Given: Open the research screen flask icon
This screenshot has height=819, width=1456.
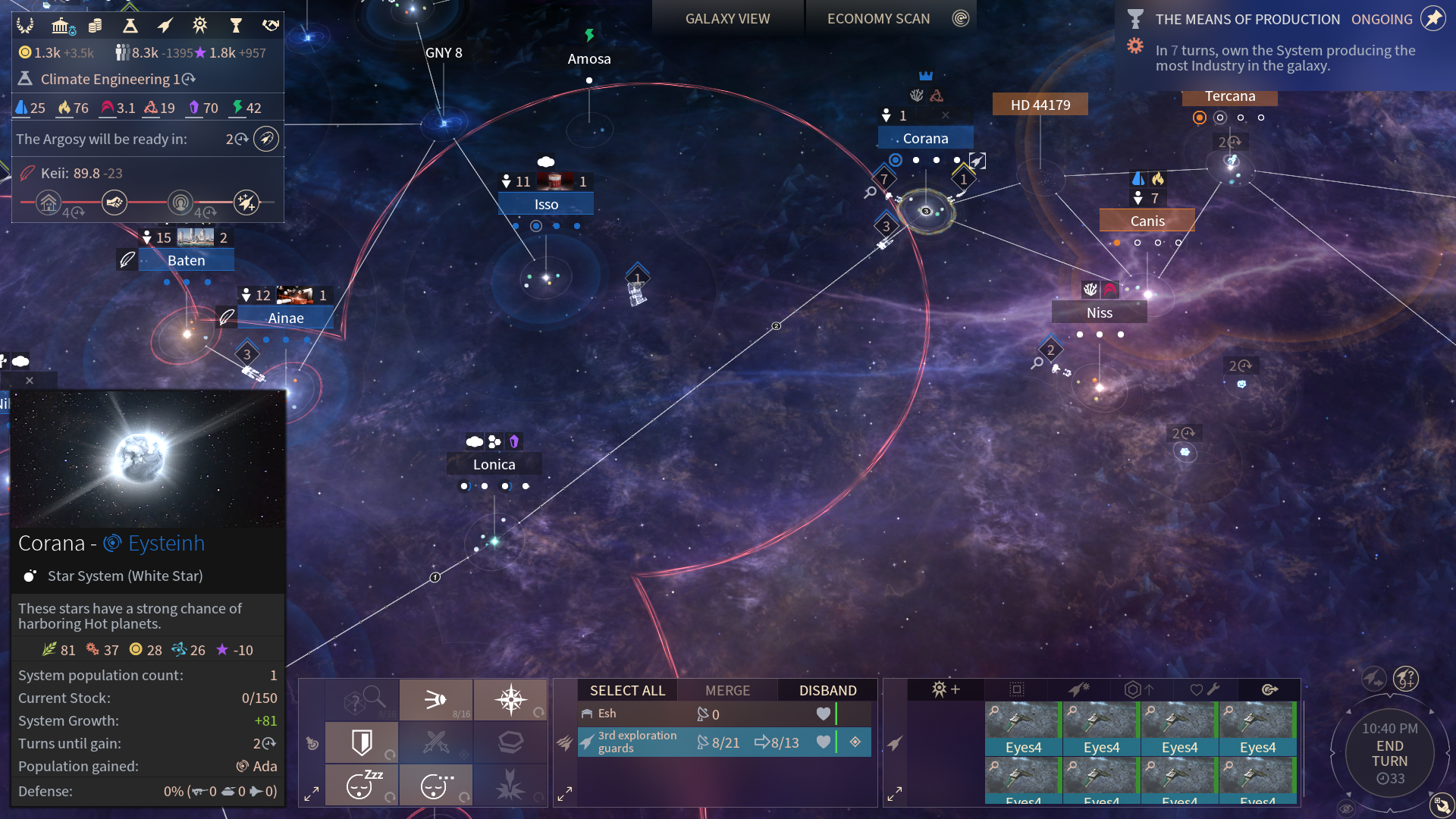Looking at the screenshot, I should click(x=130, y=26).
